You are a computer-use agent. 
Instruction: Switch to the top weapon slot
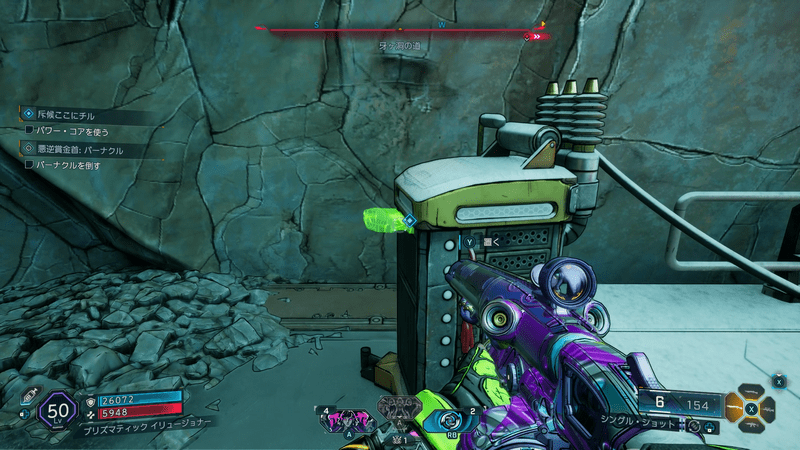[x=752, y=391]
